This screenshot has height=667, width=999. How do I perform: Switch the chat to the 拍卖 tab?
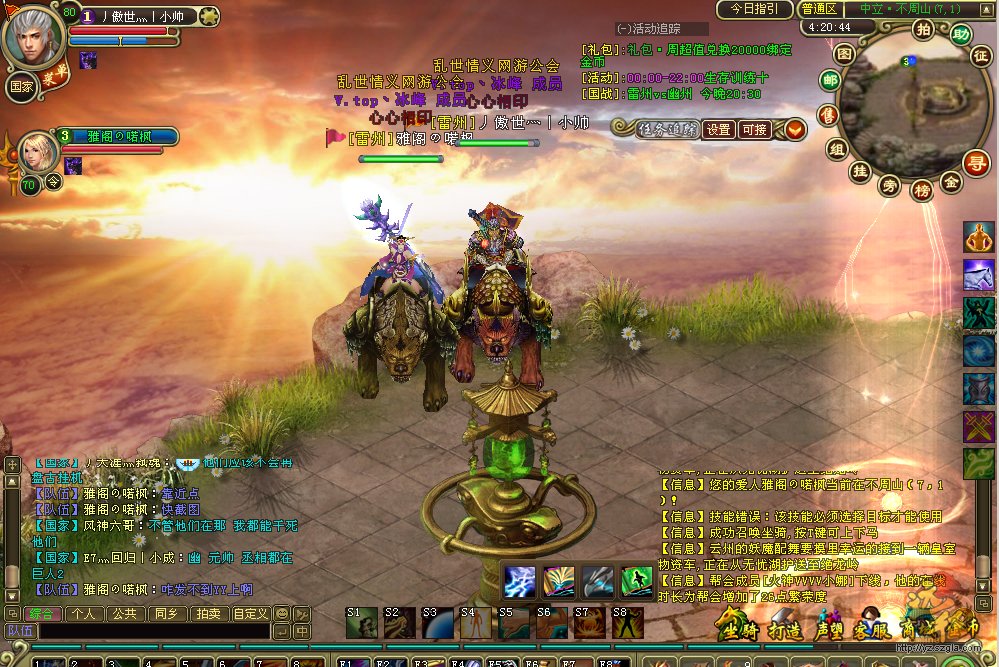[208, 613]
